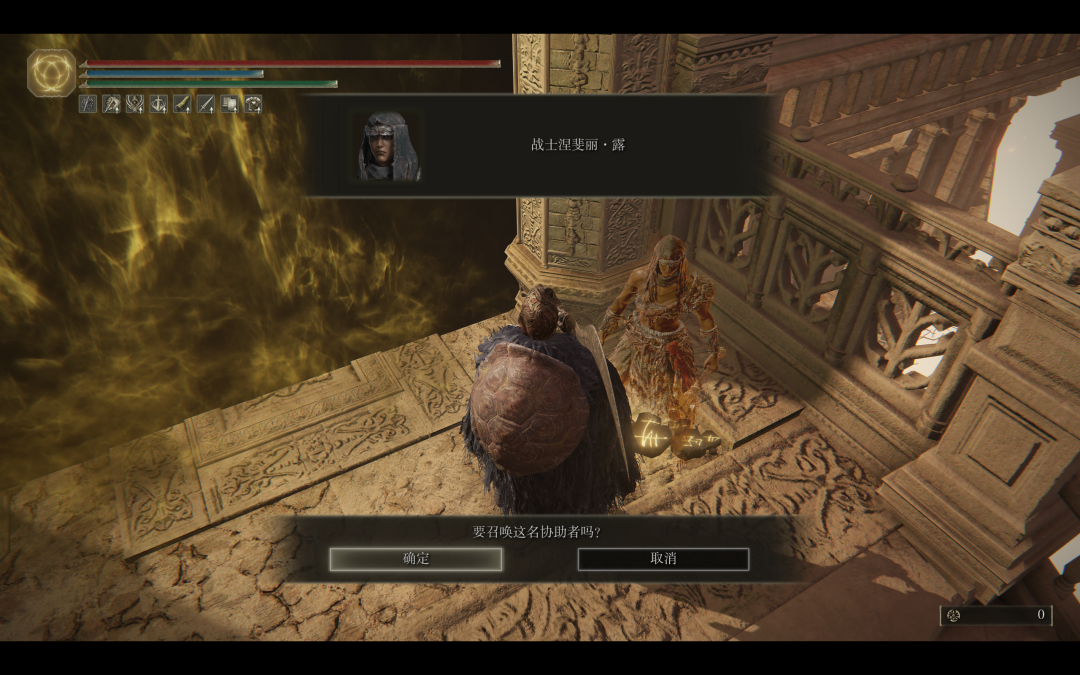Cancel the summon with 取消
Image resolution: width=1080 pixels, height=675 pixels.
click(663, 559)
